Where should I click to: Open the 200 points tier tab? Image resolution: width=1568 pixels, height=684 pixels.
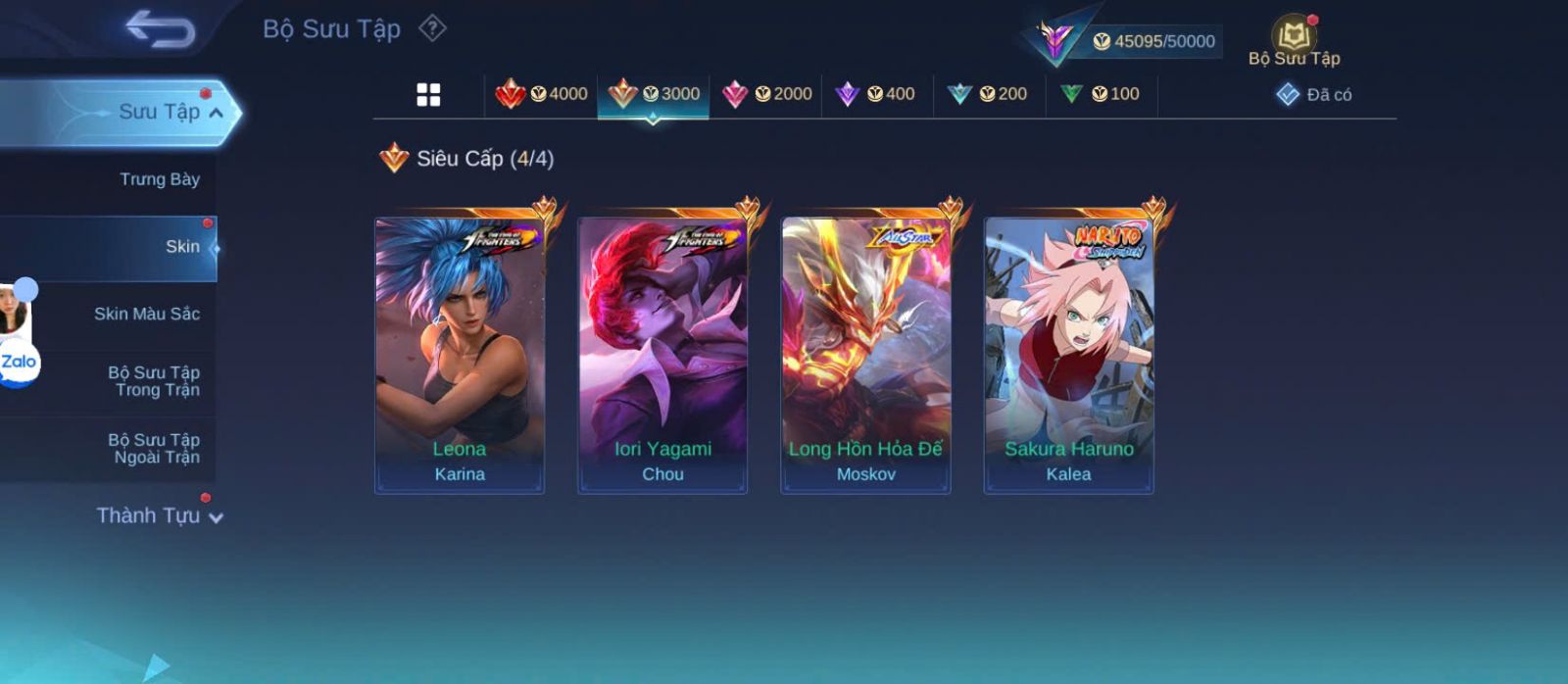point(988,94)
